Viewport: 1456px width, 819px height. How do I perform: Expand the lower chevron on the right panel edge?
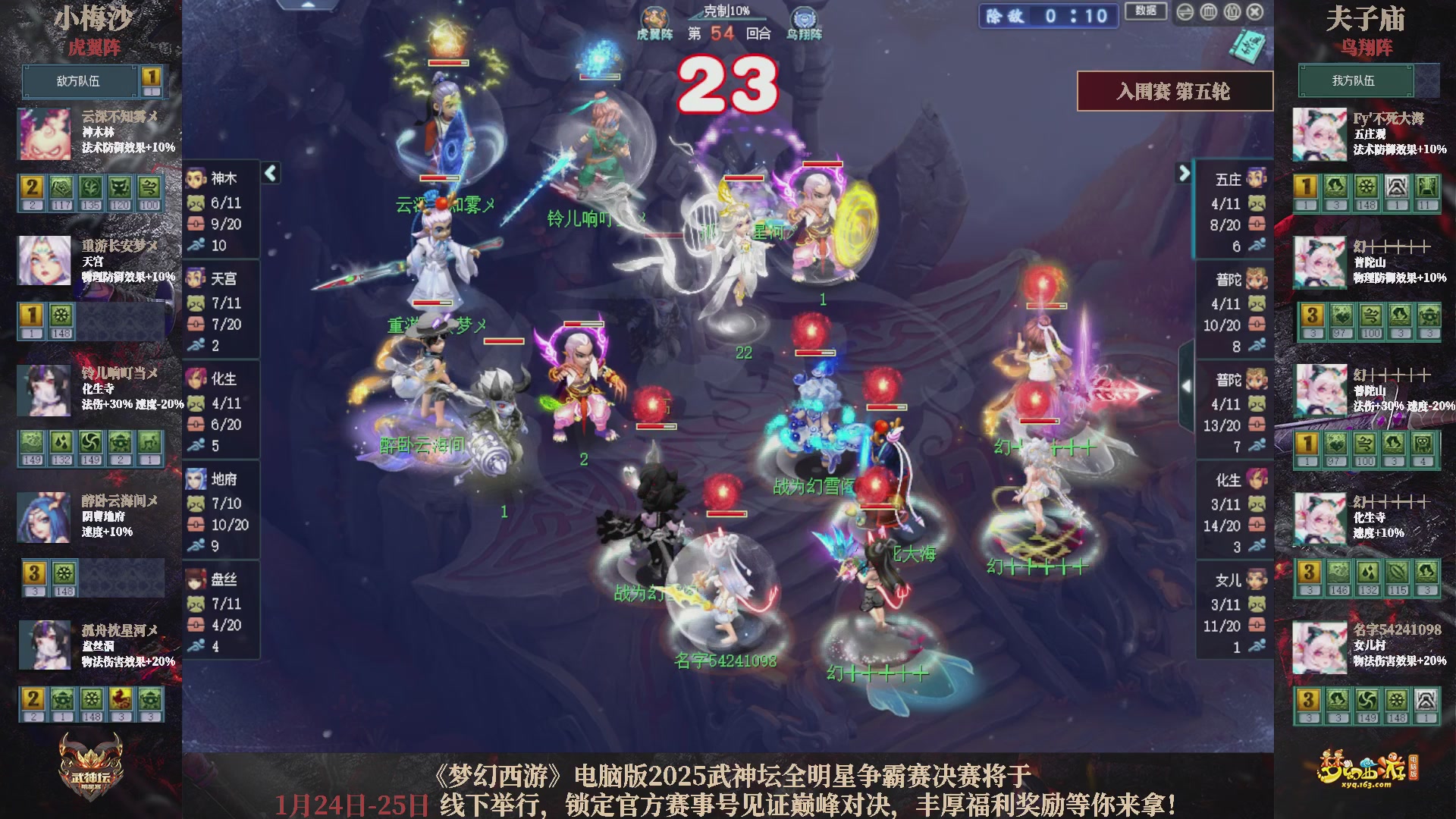[1188, 387]
